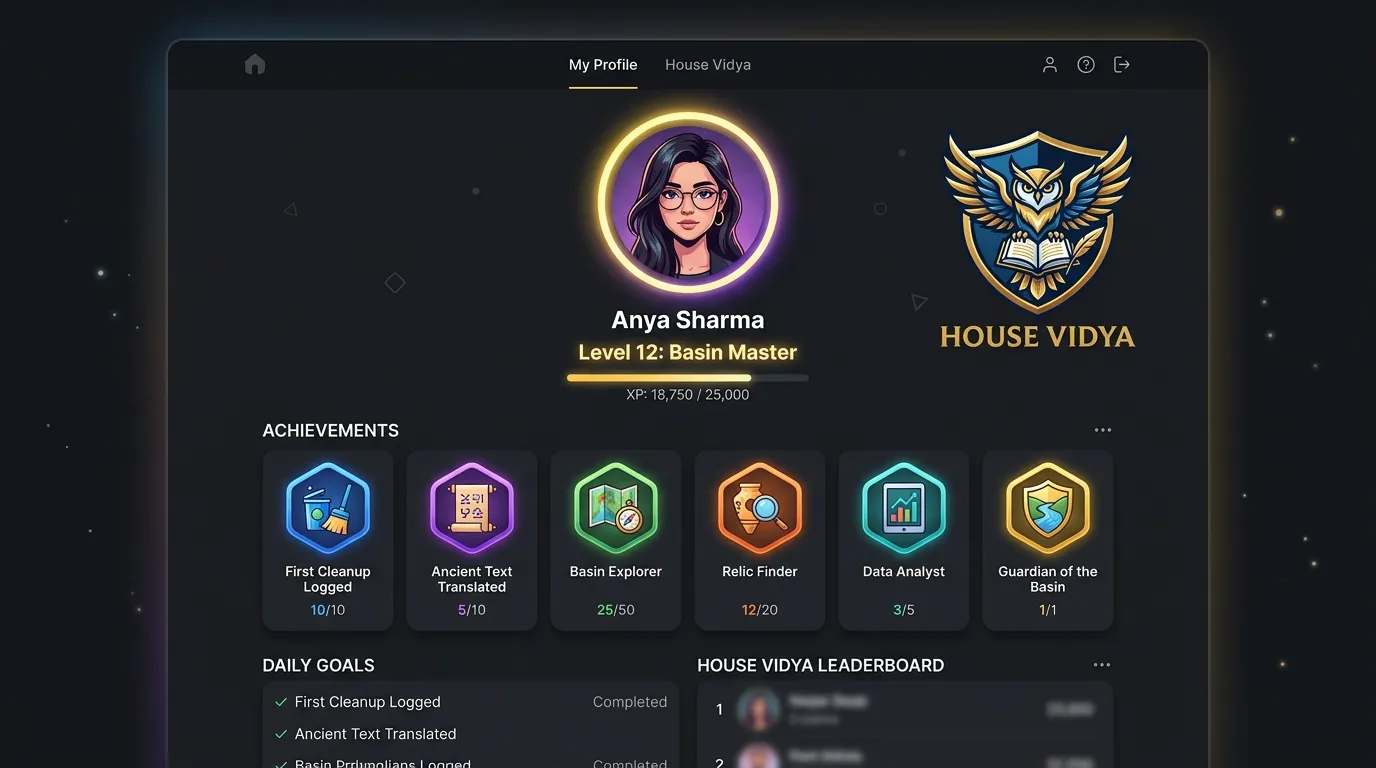Select the My Profile tab

coord(603,64)
